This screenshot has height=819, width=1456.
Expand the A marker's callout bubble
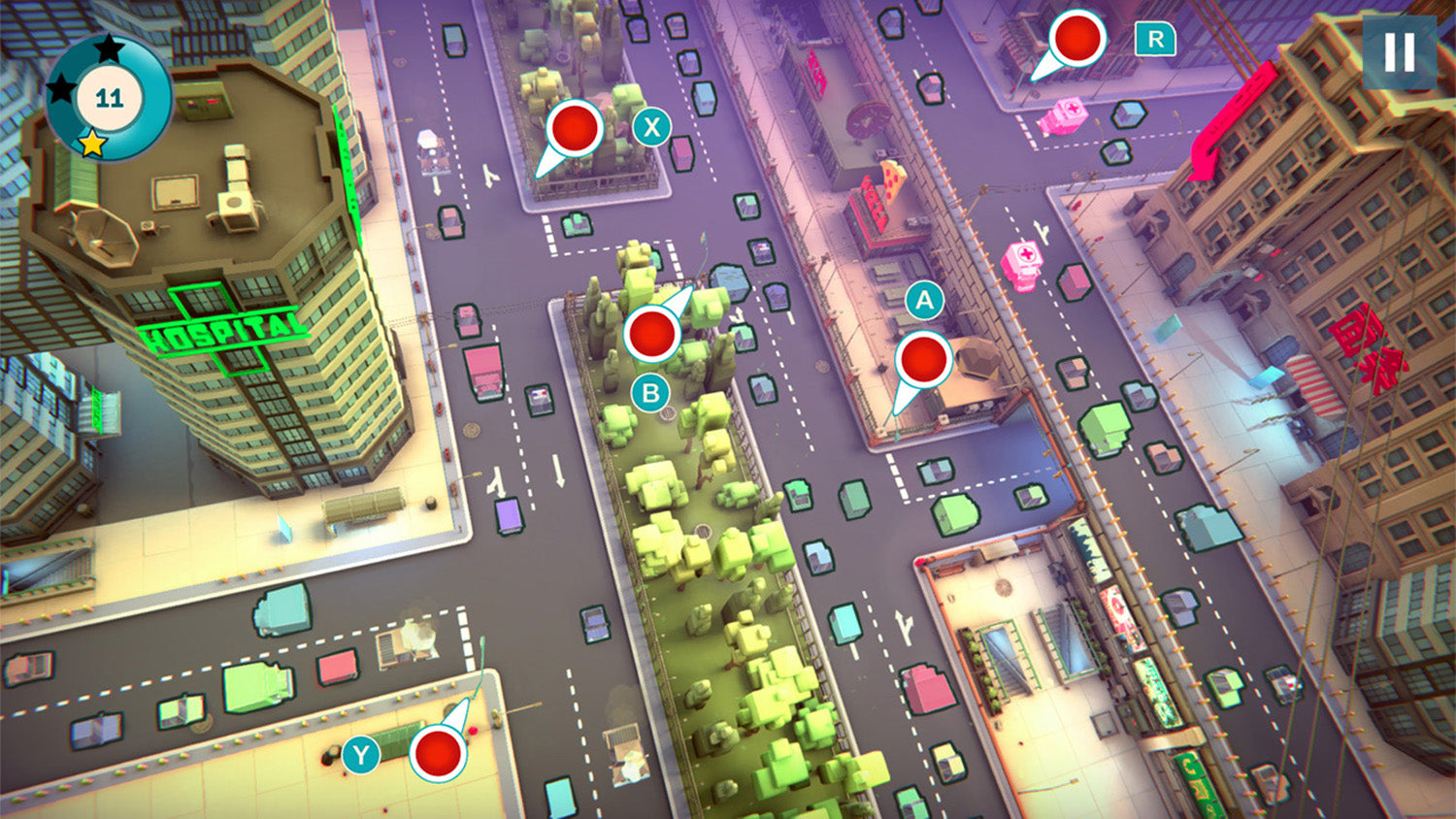pos(924,301)
